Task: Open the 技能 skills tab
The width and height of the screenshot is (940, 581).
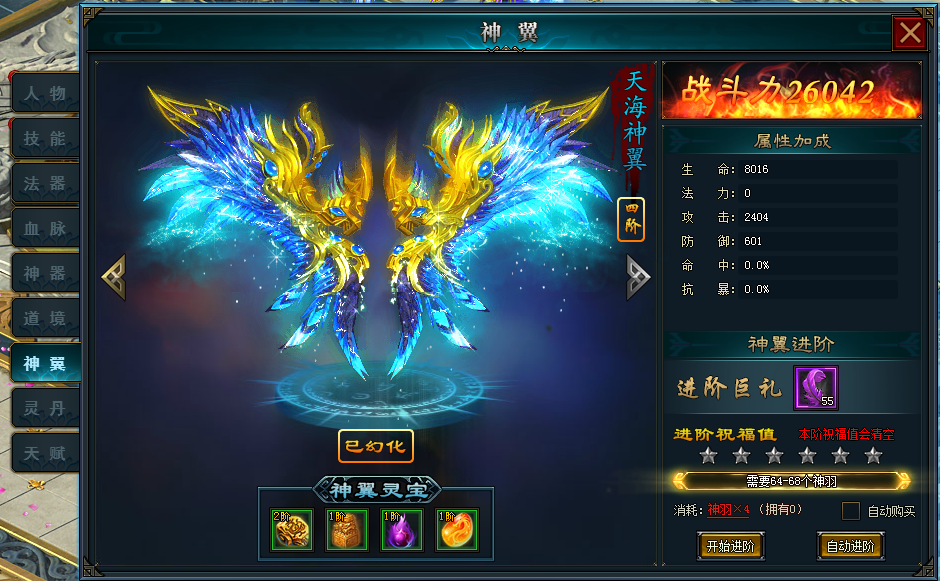Action: click(x=45, y=139)
